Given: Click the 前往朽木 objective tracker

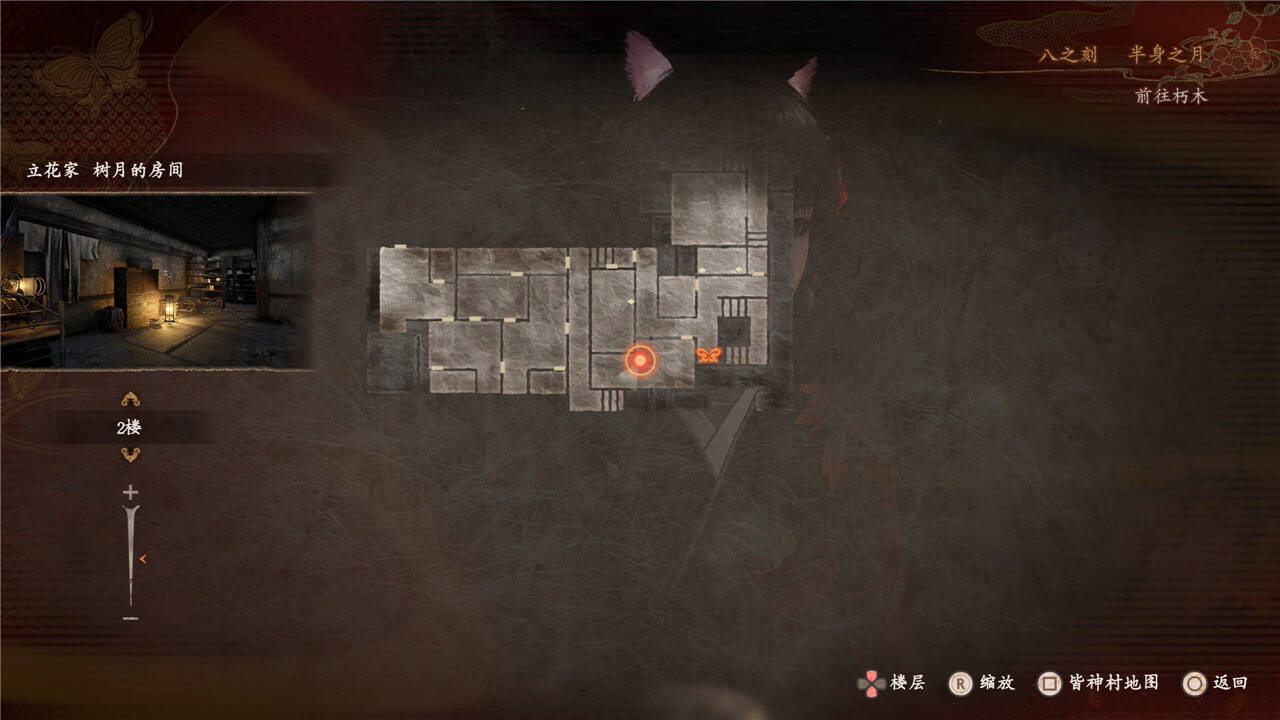Looking at the screenshot, I should [1170, 96].
